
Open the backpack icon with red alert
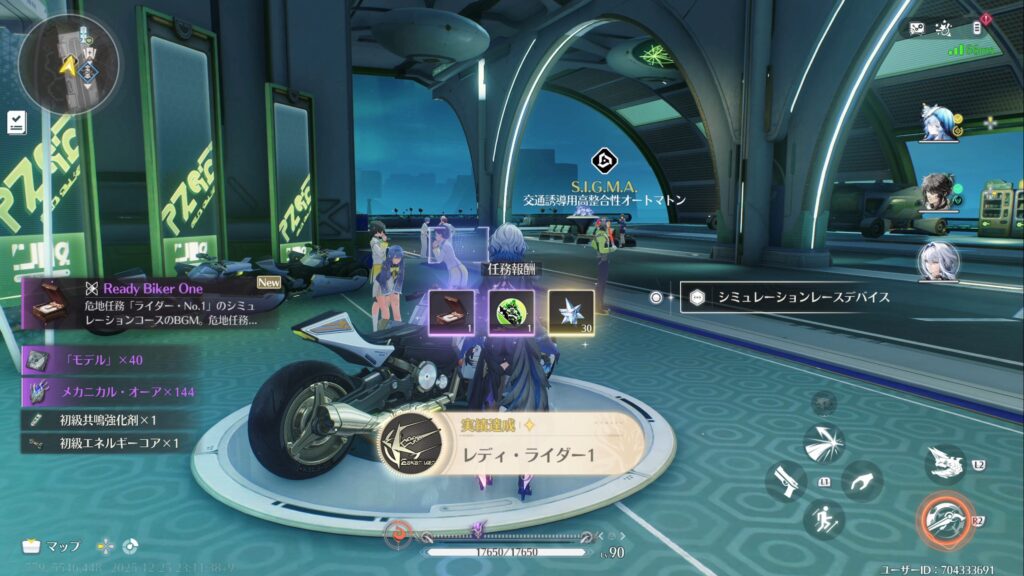click(977, 28)
